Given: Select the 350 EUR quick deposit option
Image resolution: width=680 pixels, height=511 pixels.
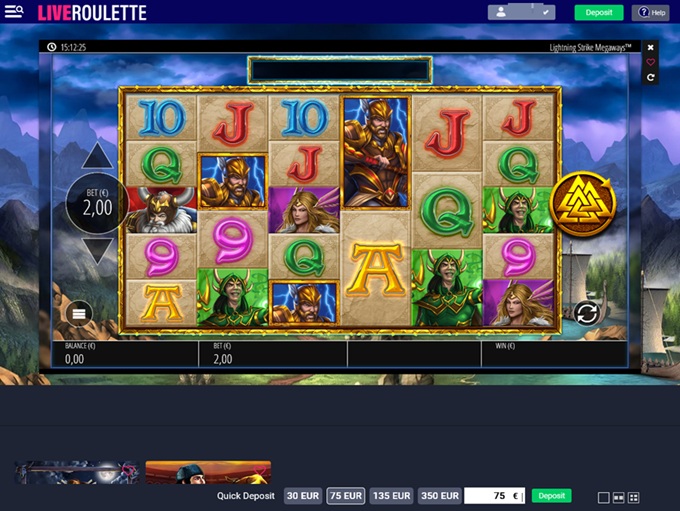Looking at the screenshot, I should coord(440,496).
